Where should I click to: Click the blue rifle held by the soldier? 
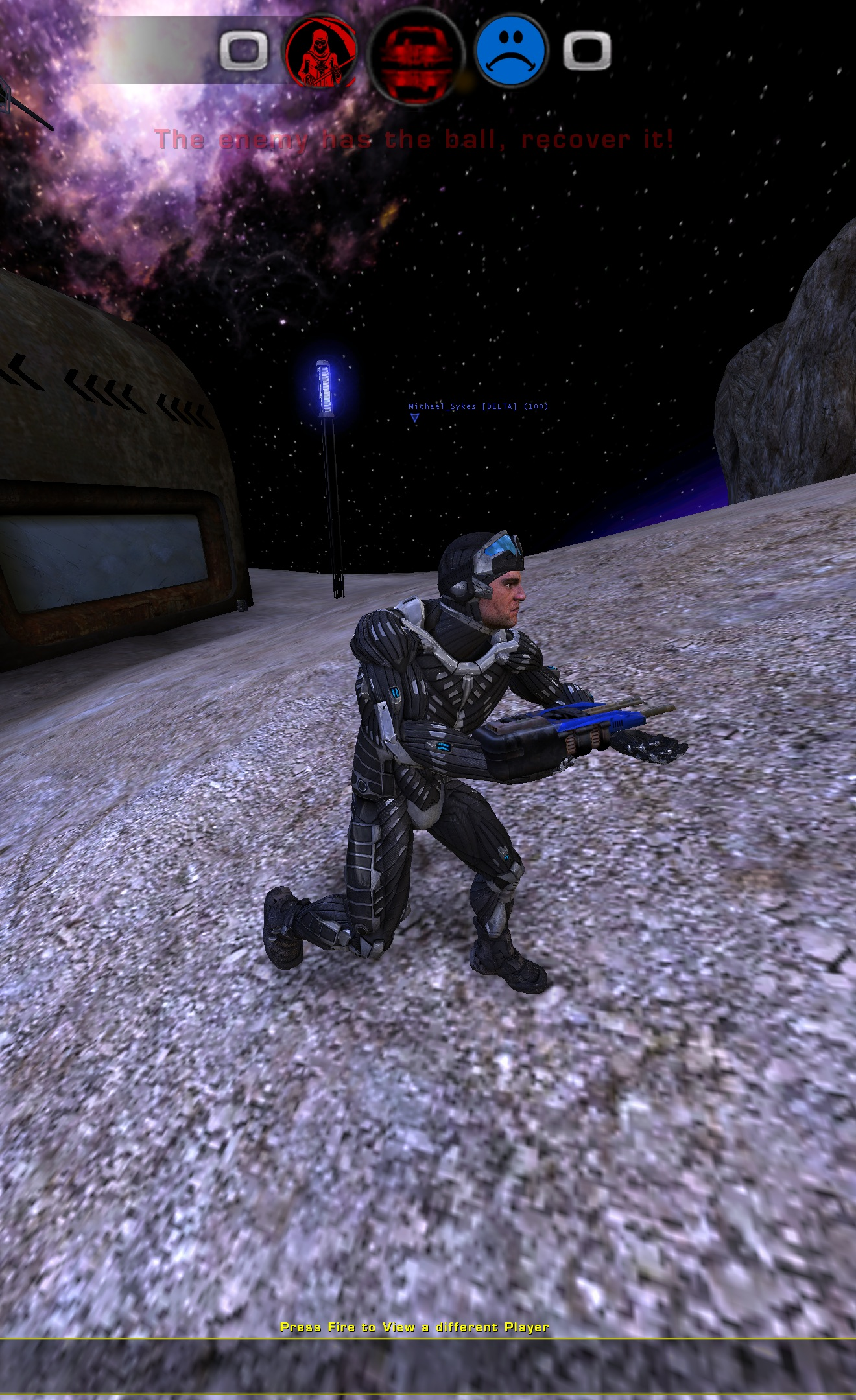(590, 716)
